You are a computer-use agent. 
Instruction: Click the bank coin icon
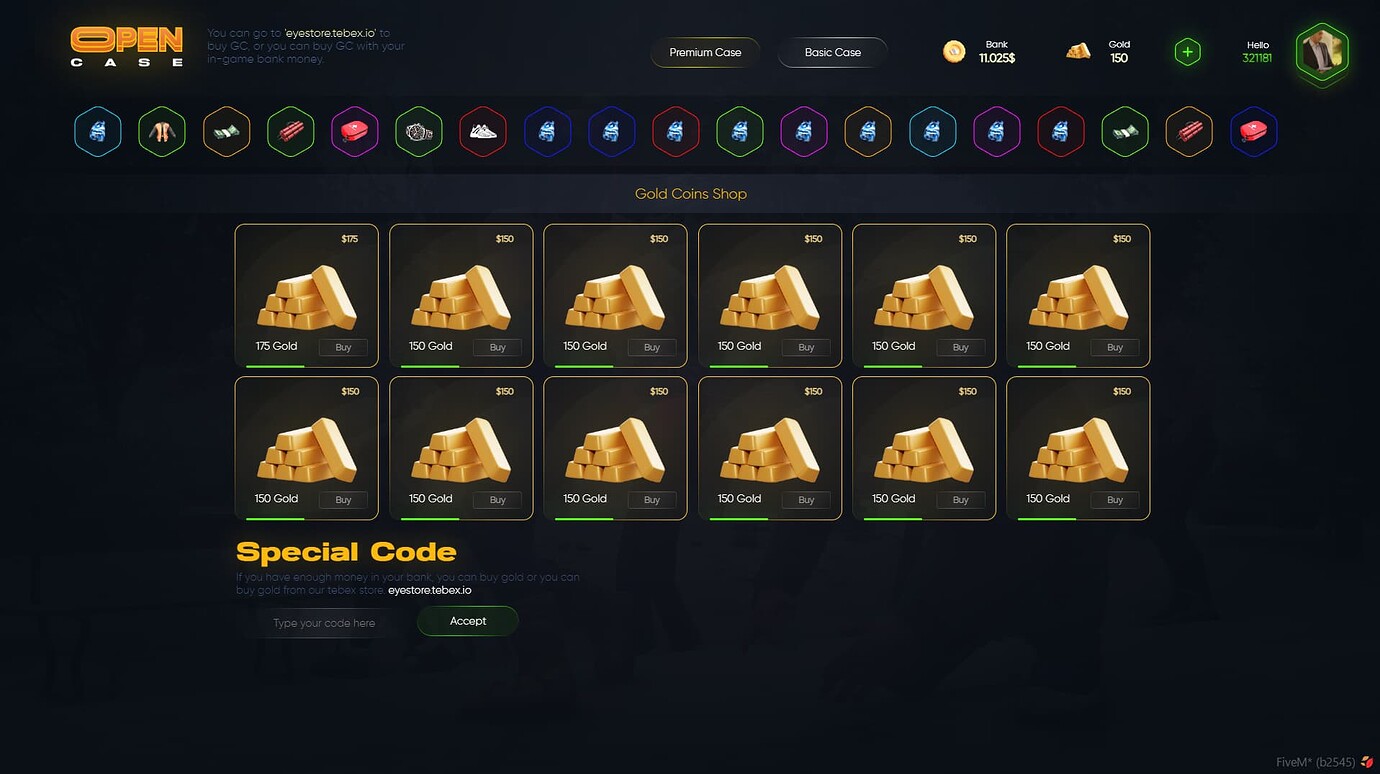(x=953, y=50)
